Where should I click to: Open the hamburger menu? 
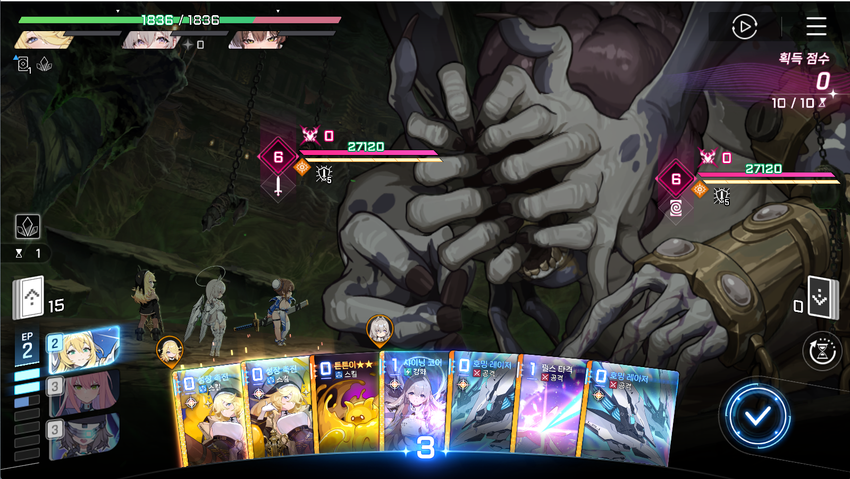(x=816, y=27)
